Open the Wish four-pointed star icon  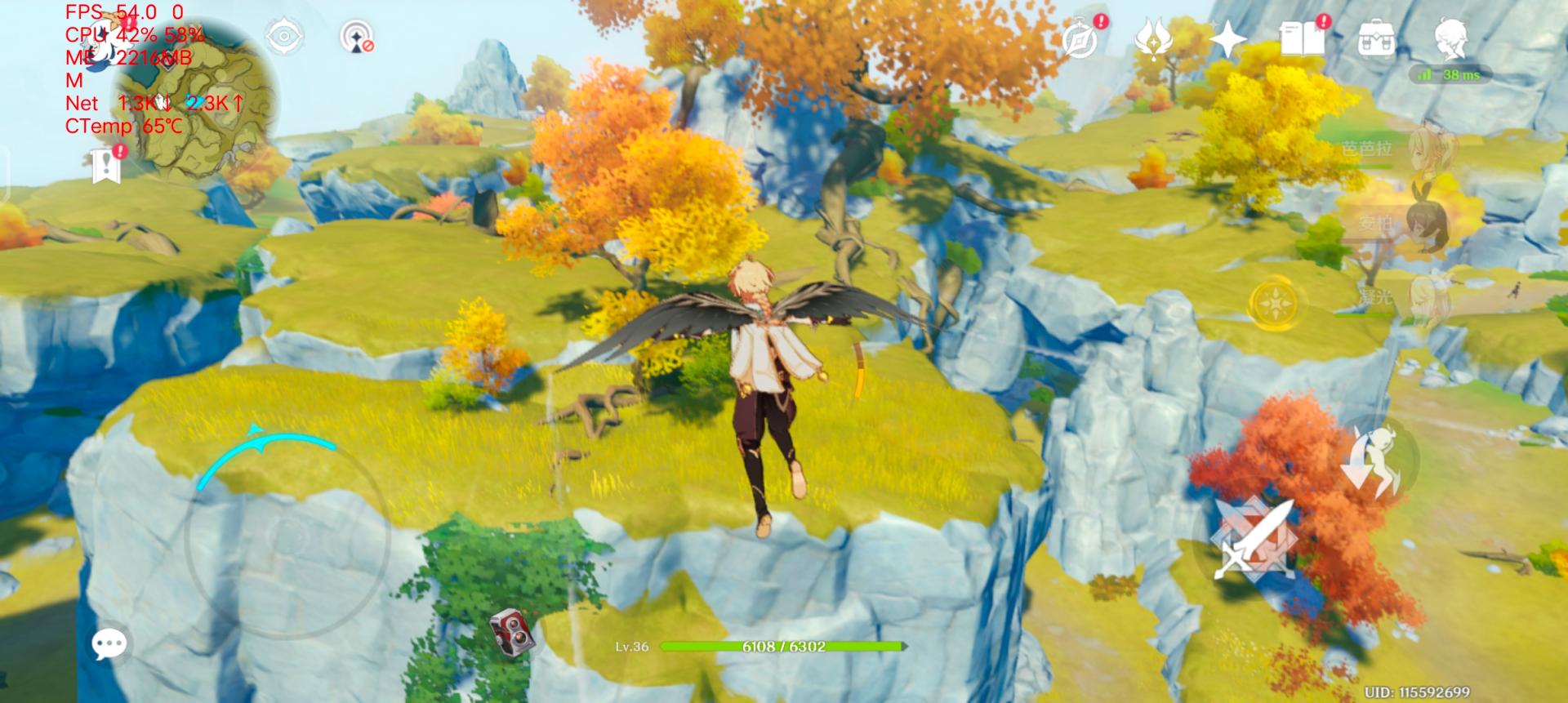[x=1227, y=38]
